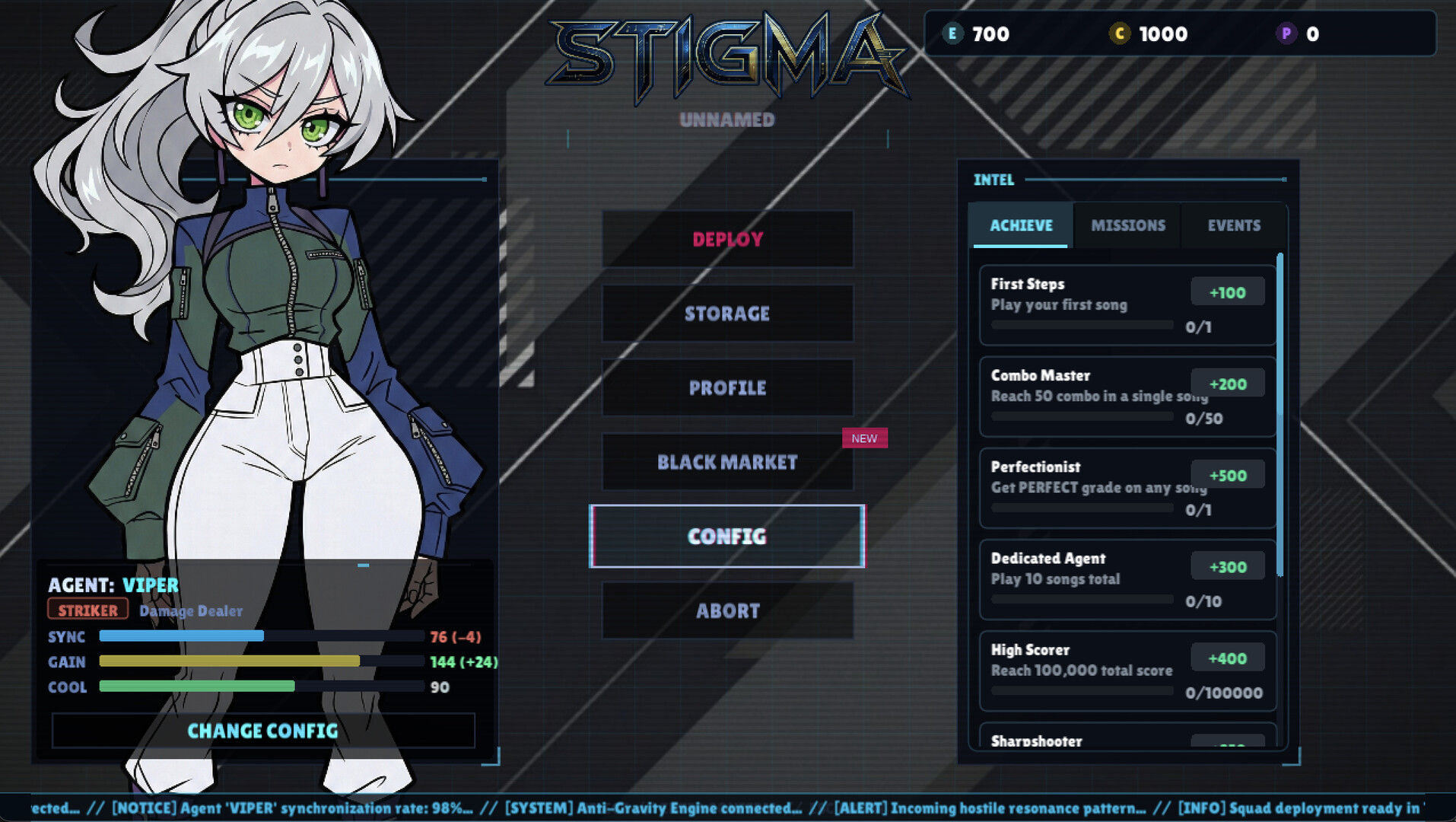Click the UNNAMED player name
This screenshot has height=822, width=1456.
726,119
